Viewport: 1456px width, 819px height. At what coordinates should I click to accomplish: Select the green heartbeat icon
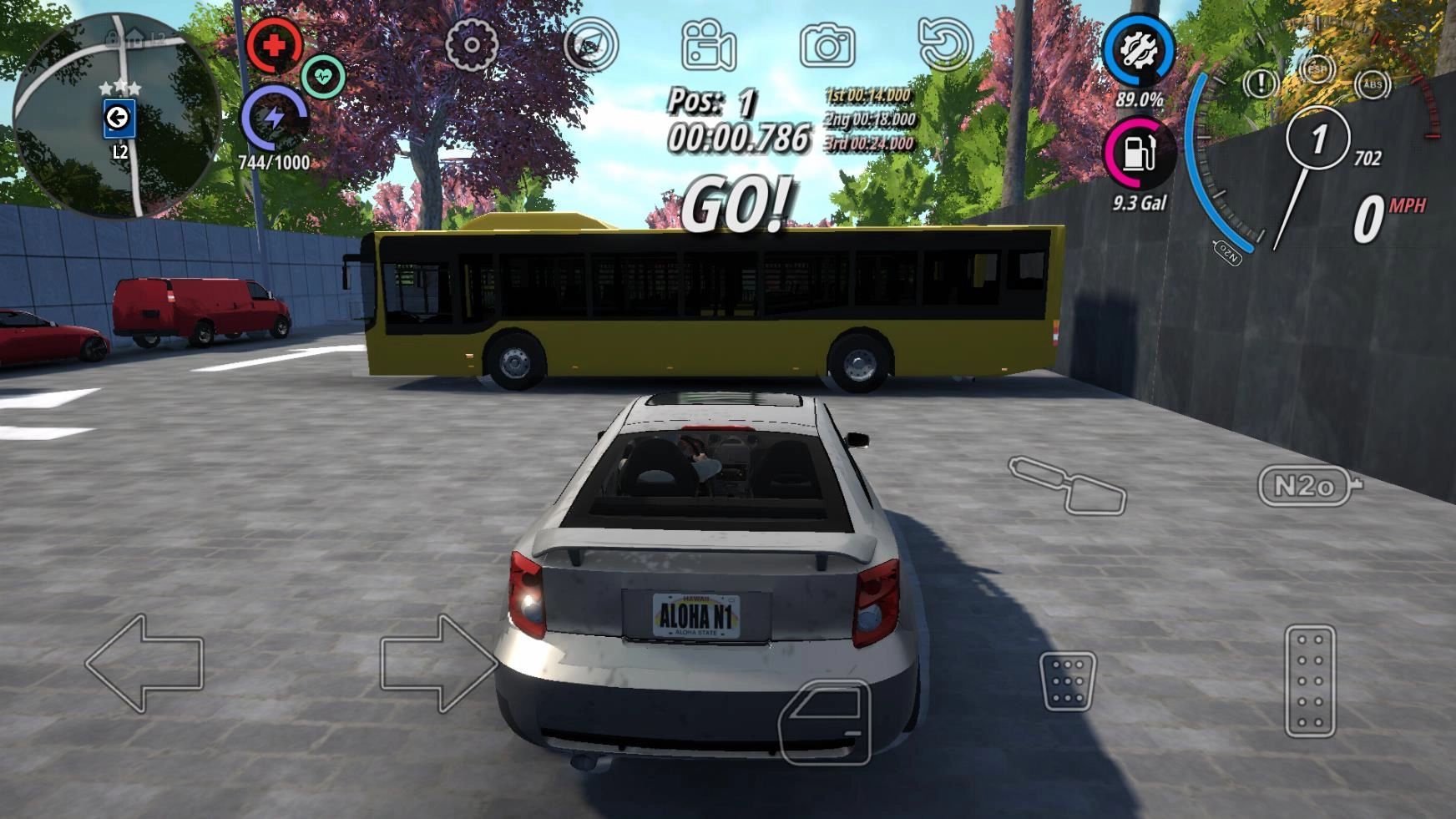point(323,77)
